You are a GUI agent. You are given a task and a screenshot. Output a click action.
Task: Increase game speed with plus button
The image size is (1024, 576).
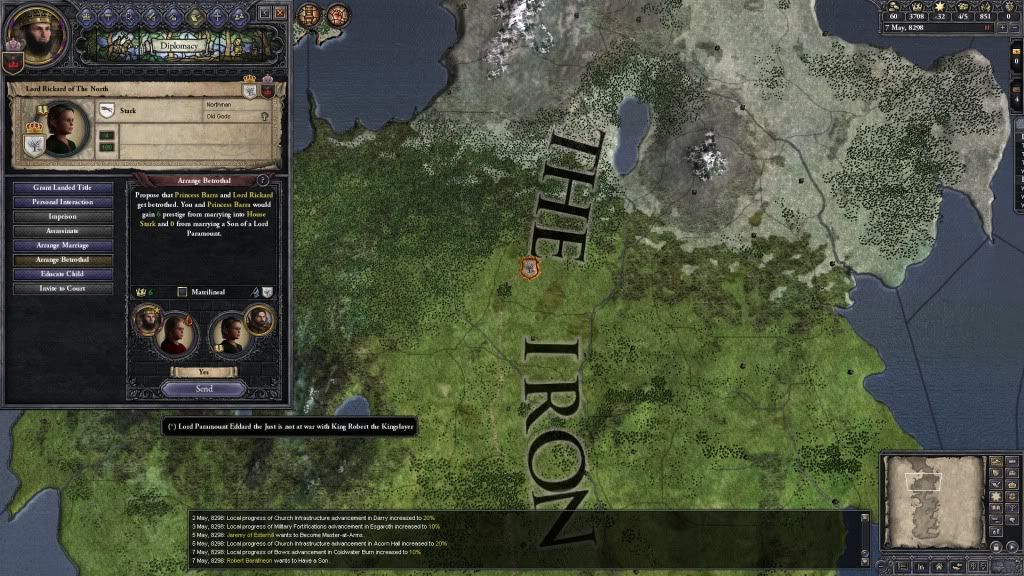(x=1001, y=28)
